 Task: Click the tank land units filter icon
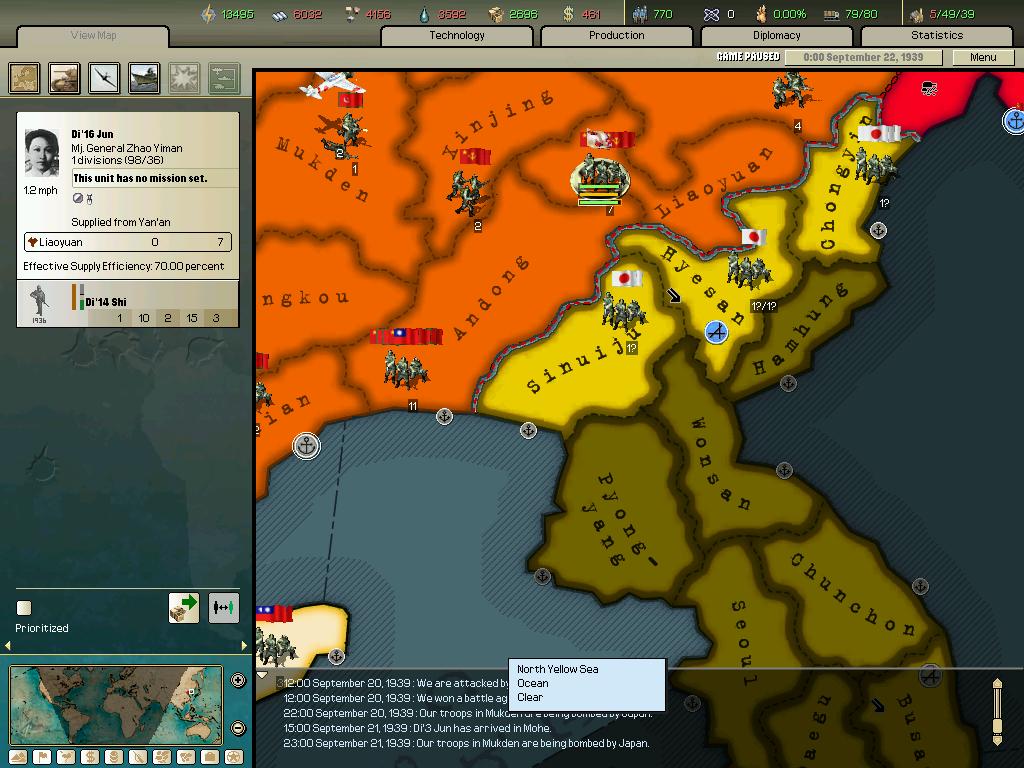[x=65, y=78]
